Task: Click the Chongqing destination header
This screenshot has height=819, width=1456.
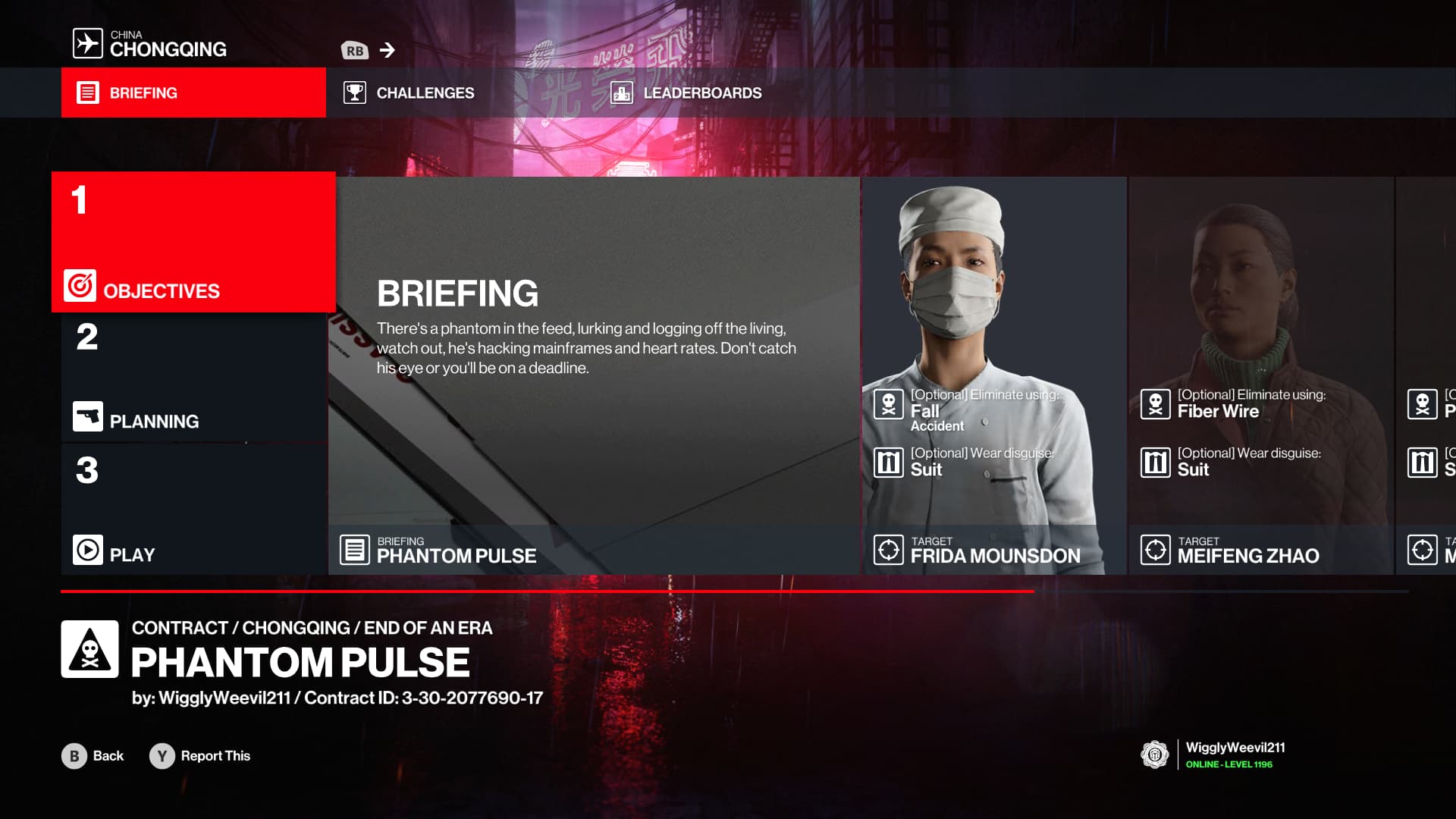Action: click(150, 44)
